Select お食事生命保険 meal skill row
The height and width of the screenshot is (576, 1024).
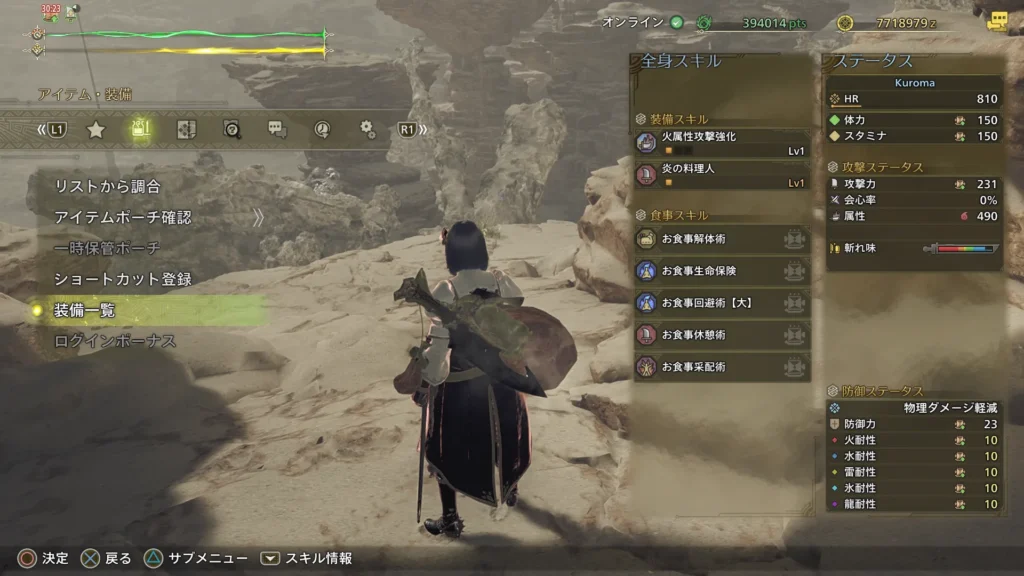tap(721, 271)
